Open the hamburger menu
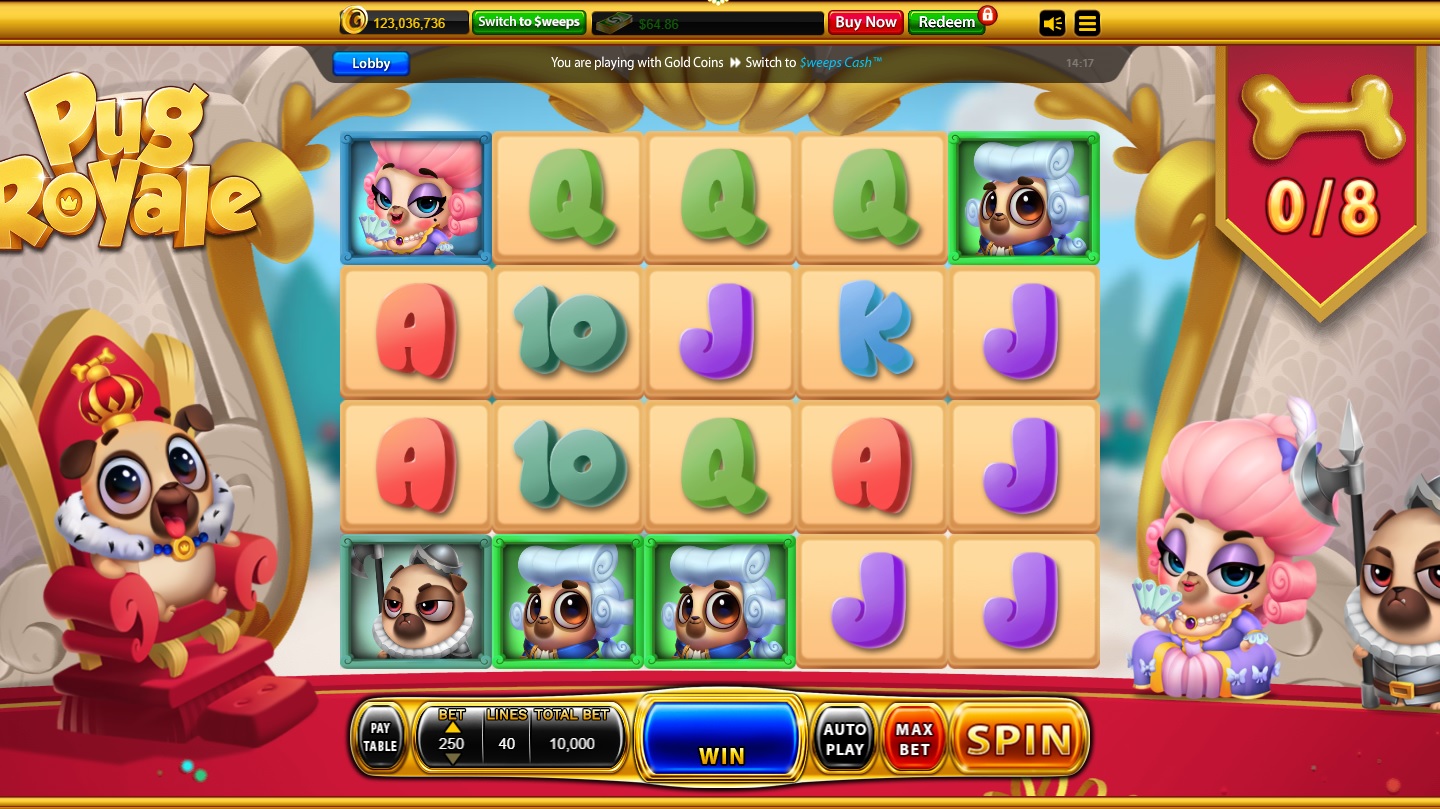1440x809 pixels. 1087,22
